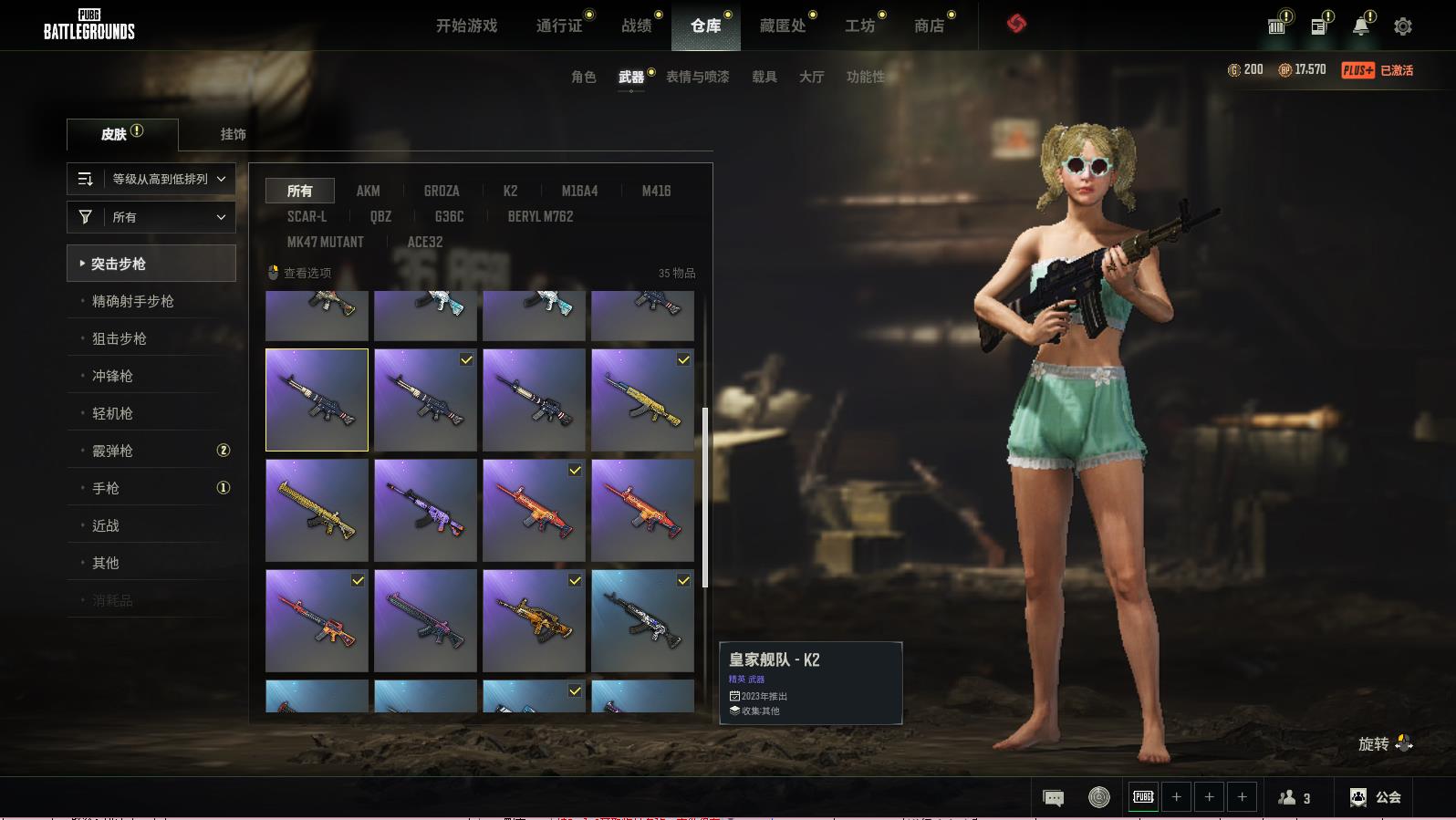Filter skins by M416
This screenshot has width=1456, height=820.
[656, 191]
